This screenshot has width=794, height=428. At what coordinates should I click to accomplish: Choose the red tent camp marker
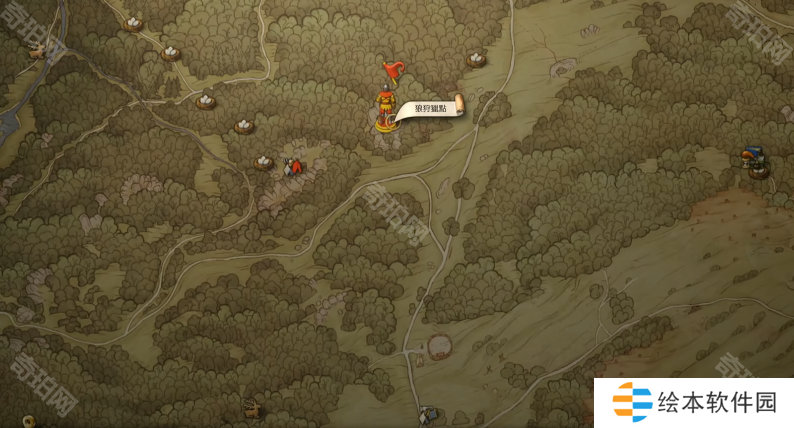[293, 167]
